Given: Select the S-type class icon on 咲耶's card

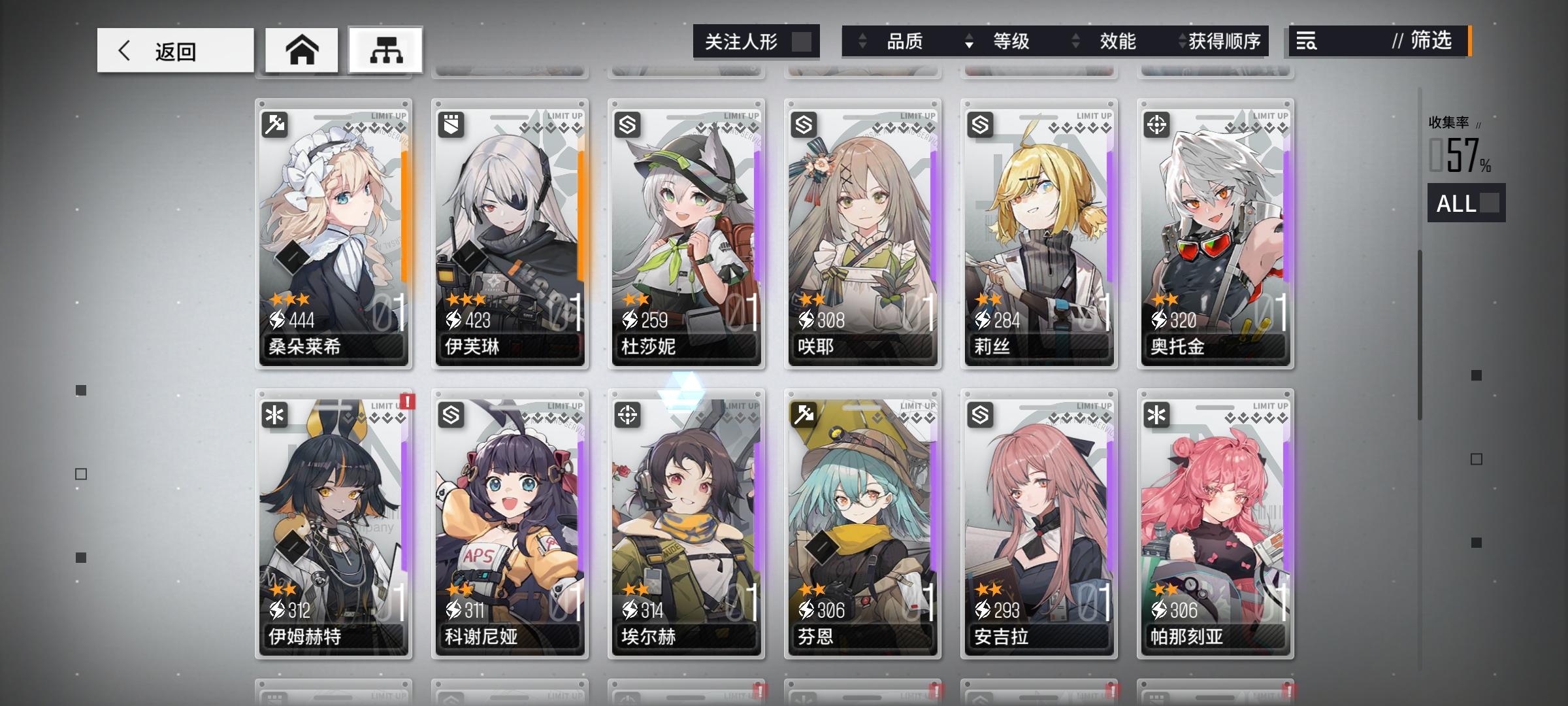Looking at the screenshot, I should 804,124.
